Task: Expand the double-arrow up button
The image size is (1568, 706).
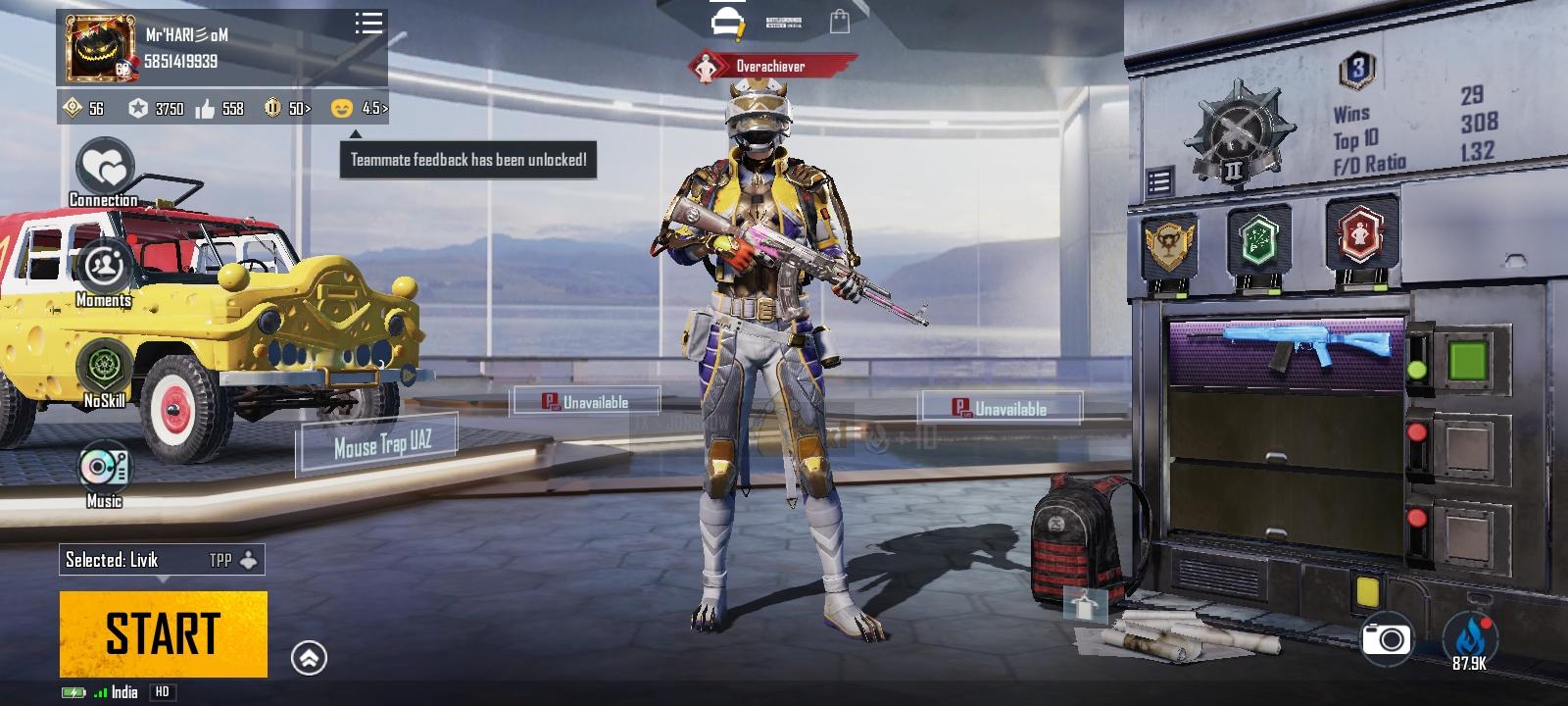Action: [x=309, y=658]
